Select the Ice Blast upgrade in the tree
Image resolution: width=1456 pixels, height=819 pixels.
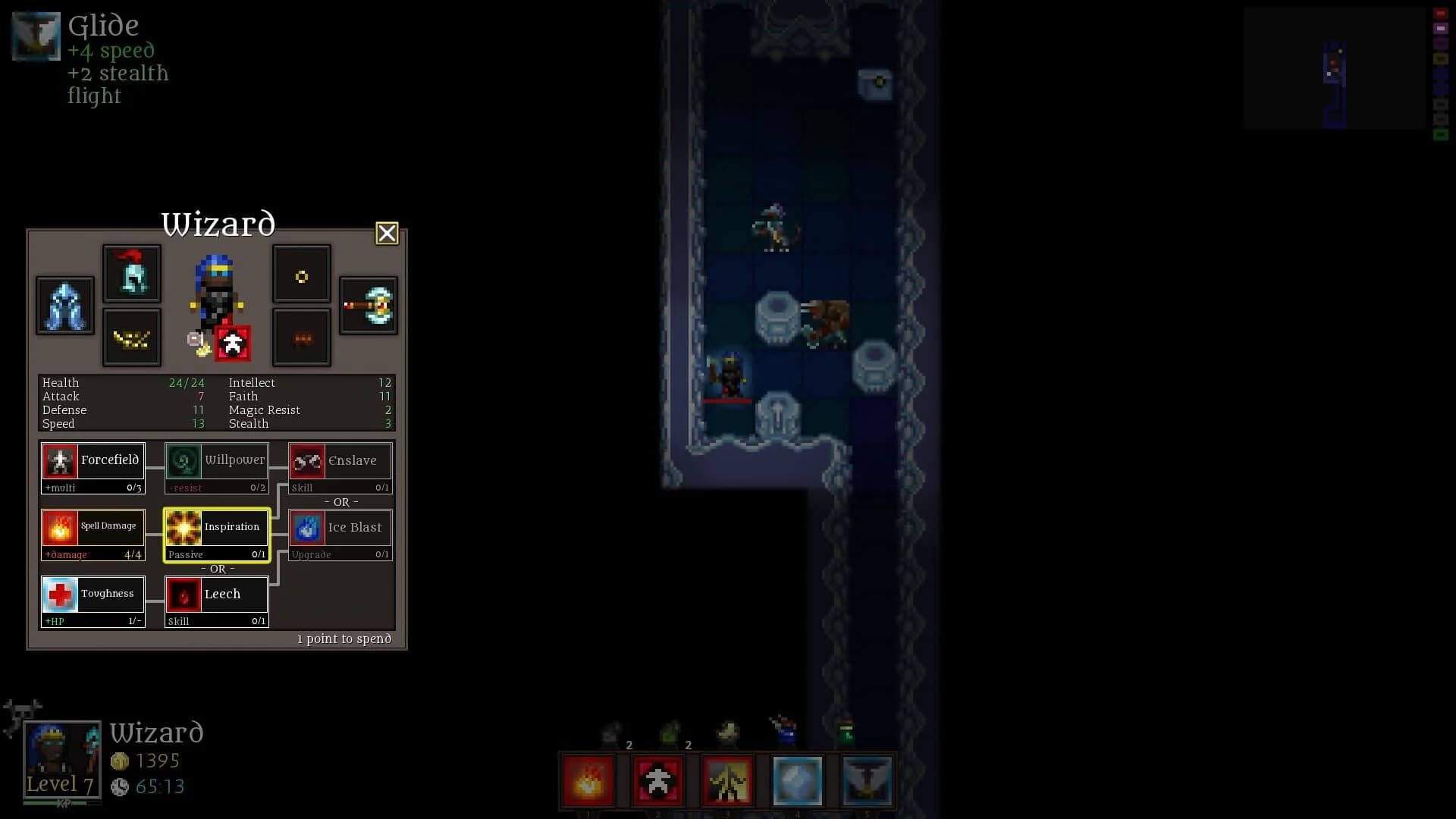340,535
